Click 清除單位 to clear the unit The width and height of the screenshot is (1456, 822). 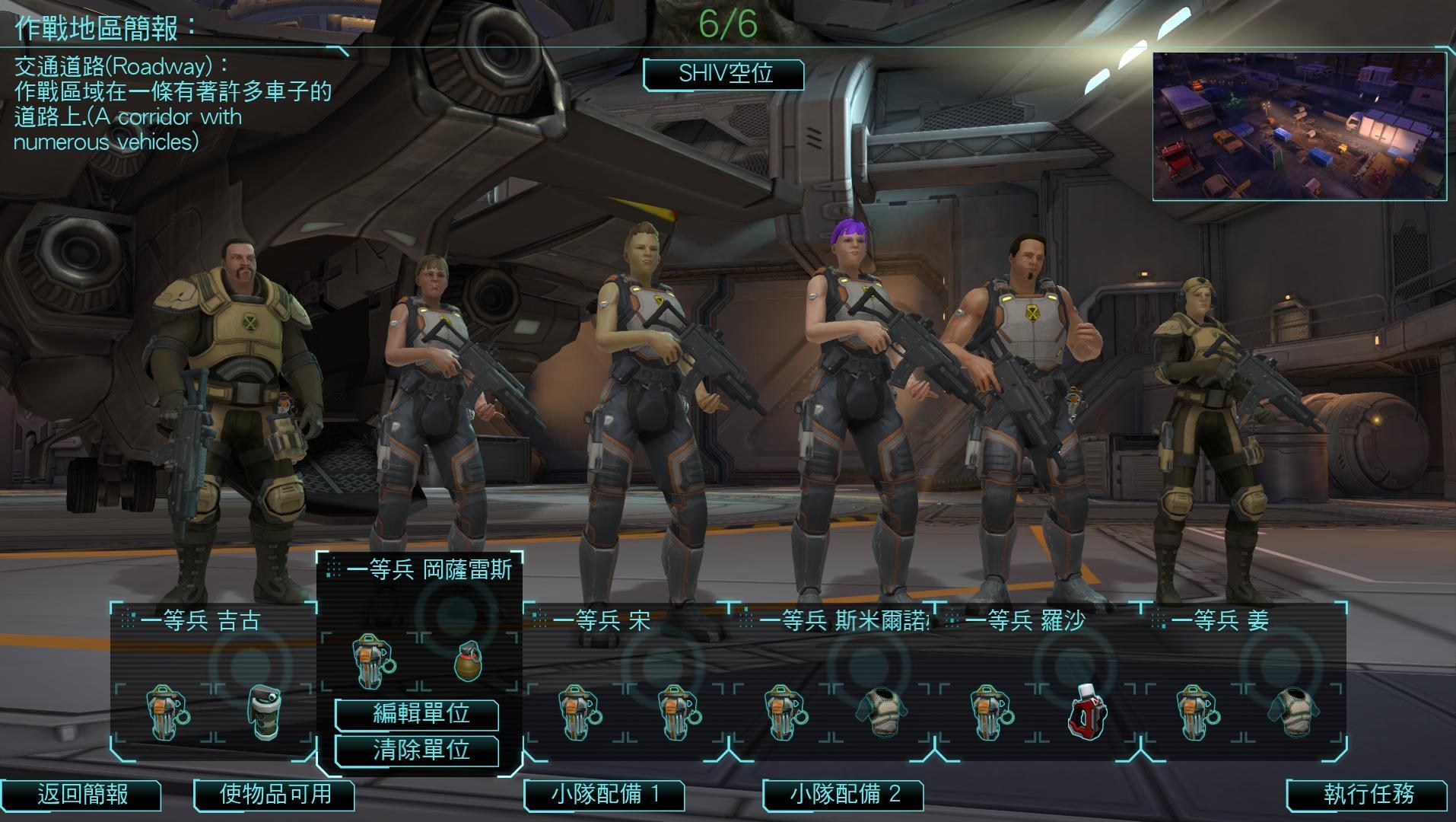tap(415, 750)
